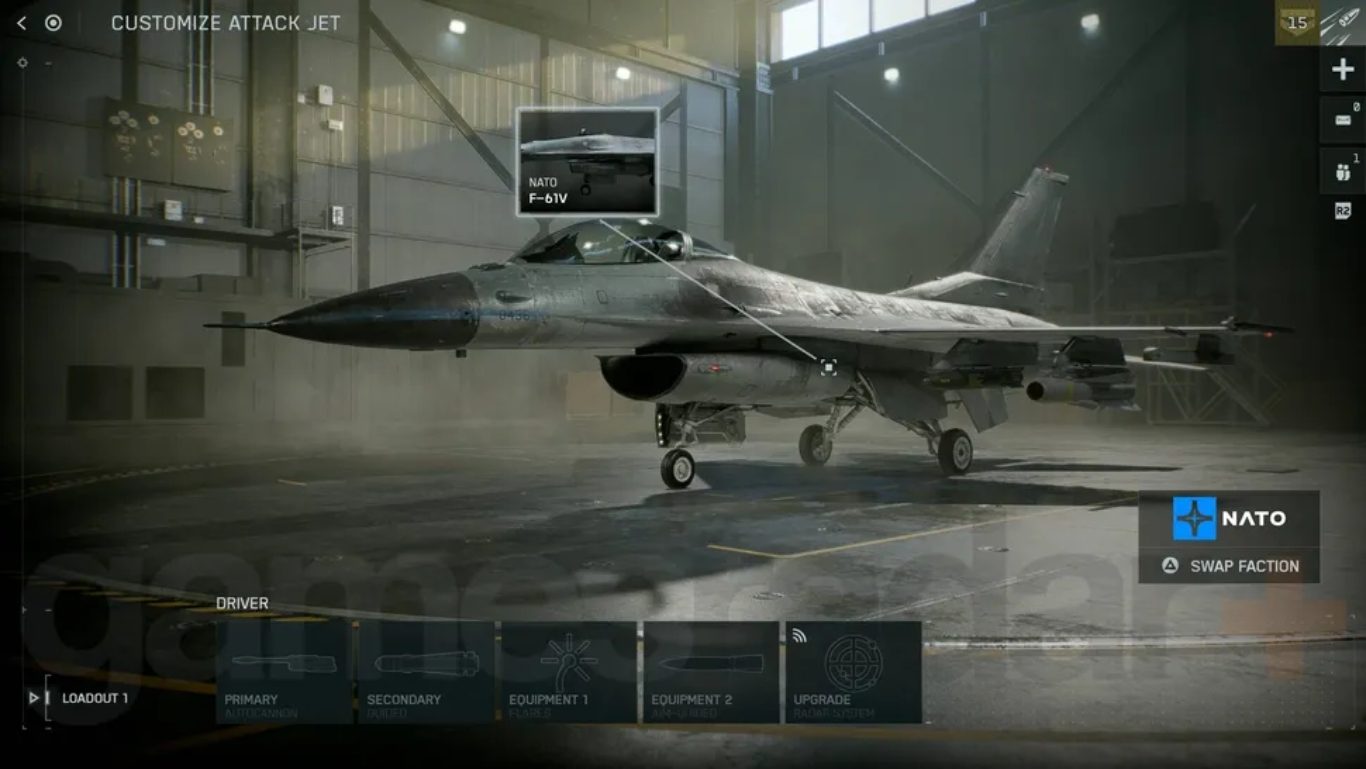Select the Secondary Guided weapon slot
This screenshot has height=769, width=1366.
point(426,672)
